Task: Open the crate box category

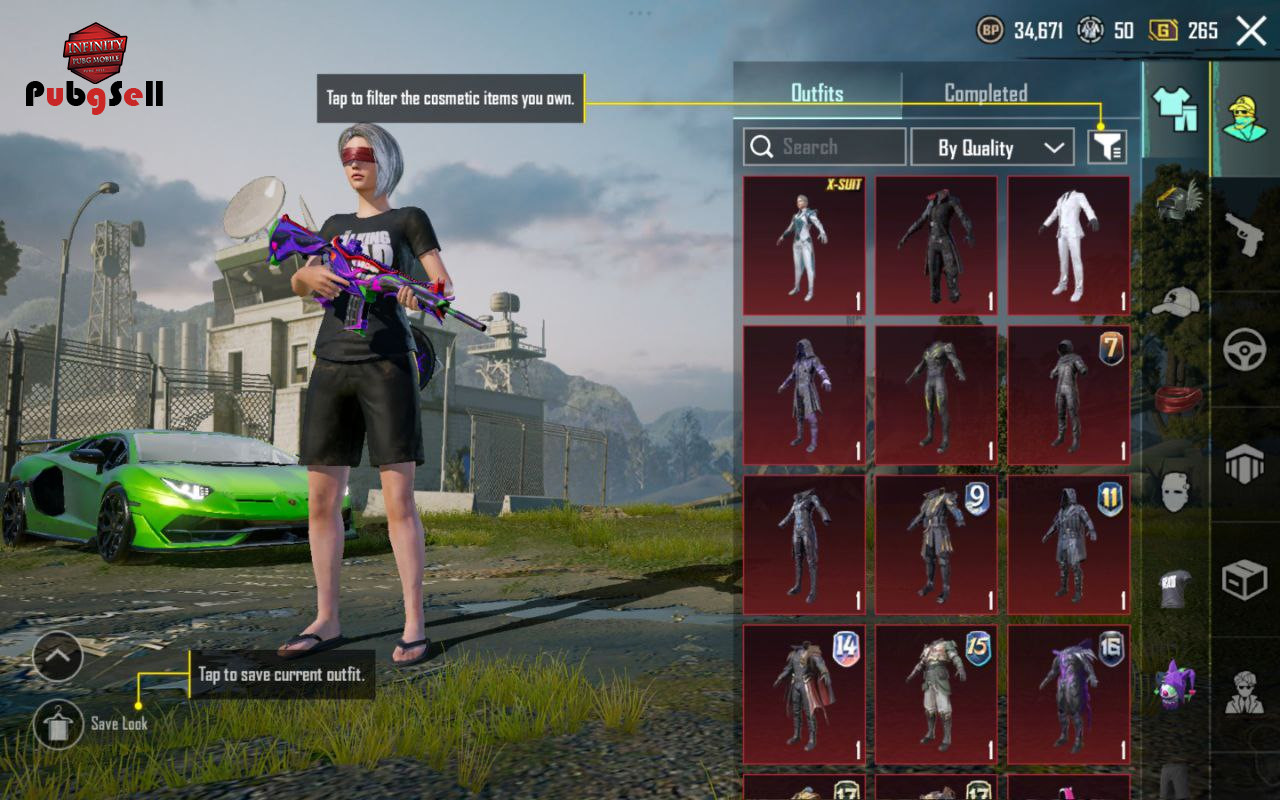Action: point(1245,579)
